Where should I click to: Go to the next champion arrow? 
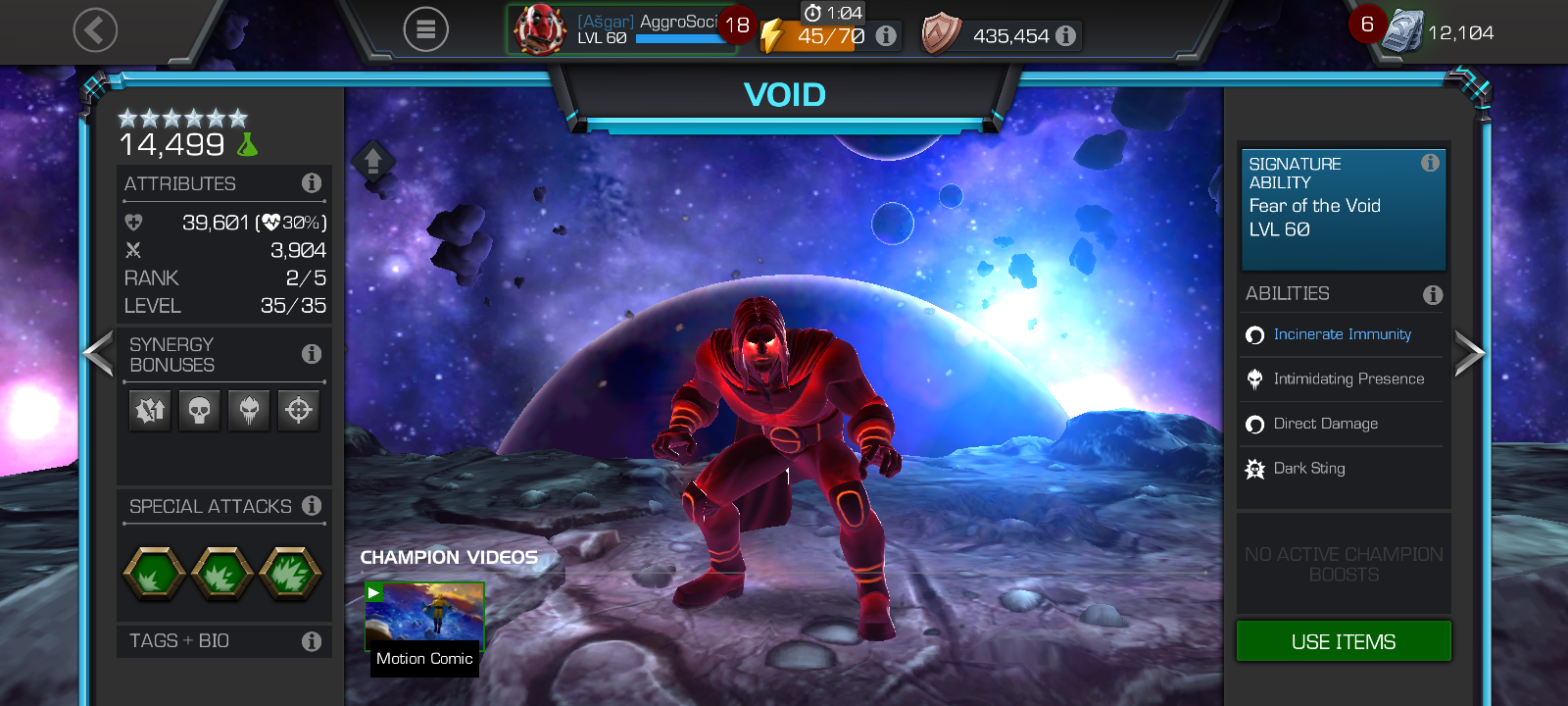[x=1468, y=354]
